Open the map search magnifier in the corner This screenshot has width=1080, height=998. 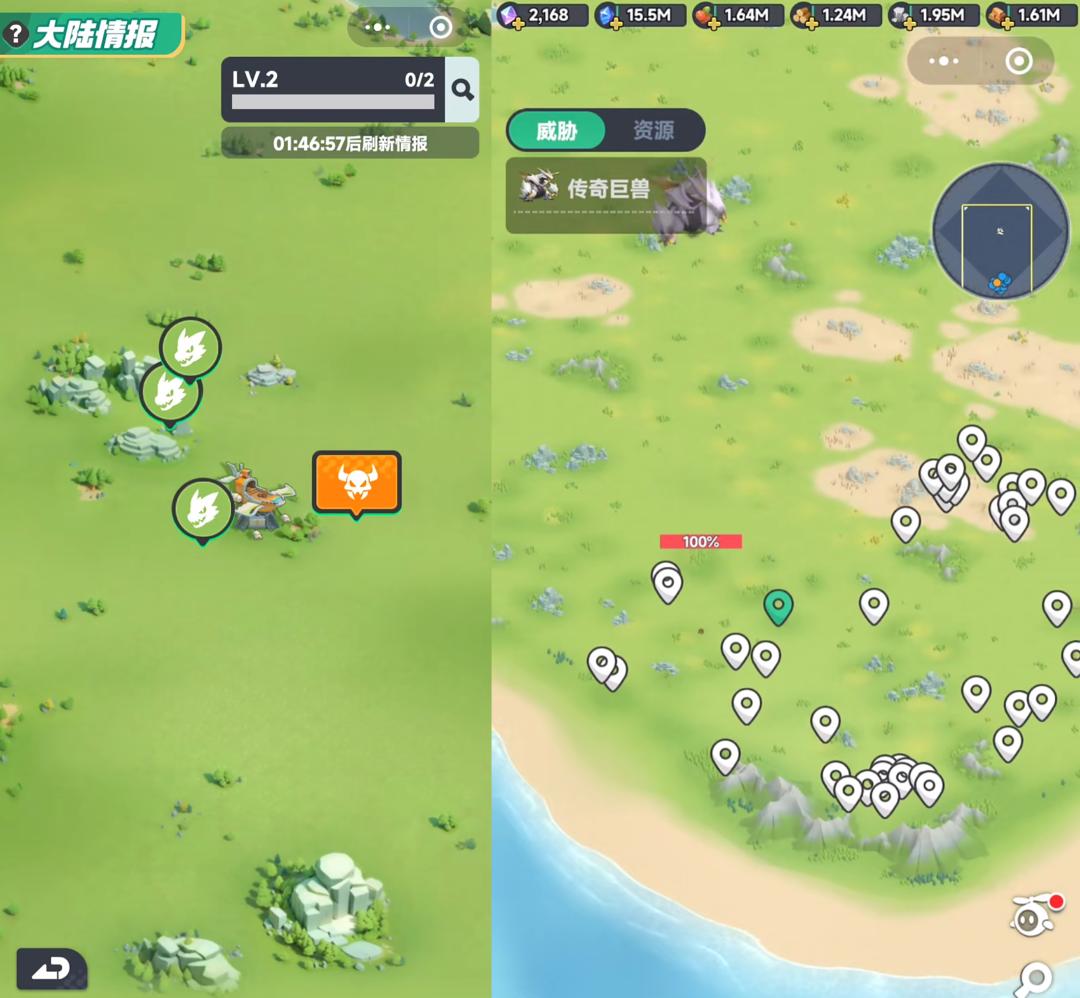tap(1035, 977)
